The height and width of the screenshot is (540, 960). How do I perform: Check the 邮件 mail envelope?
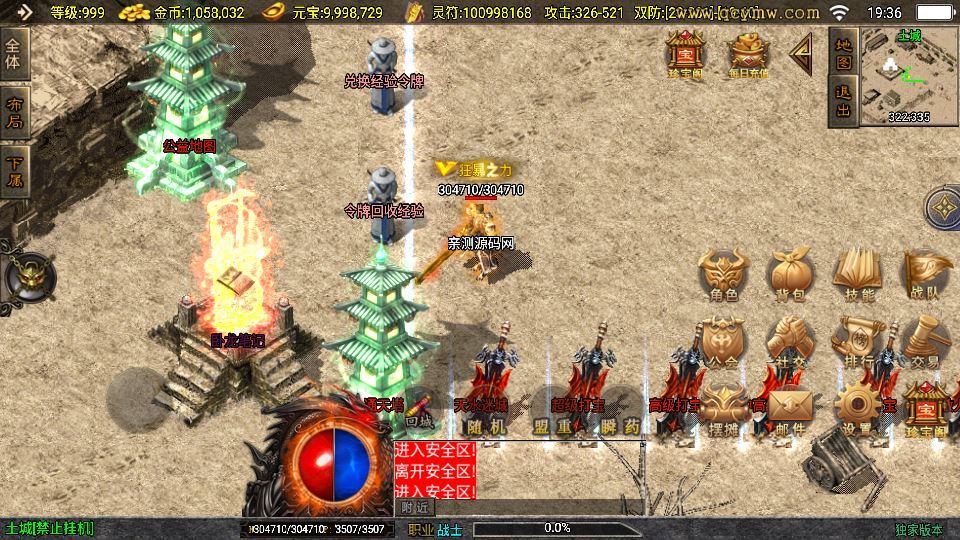pyautogui.click(x=790, y=408)
